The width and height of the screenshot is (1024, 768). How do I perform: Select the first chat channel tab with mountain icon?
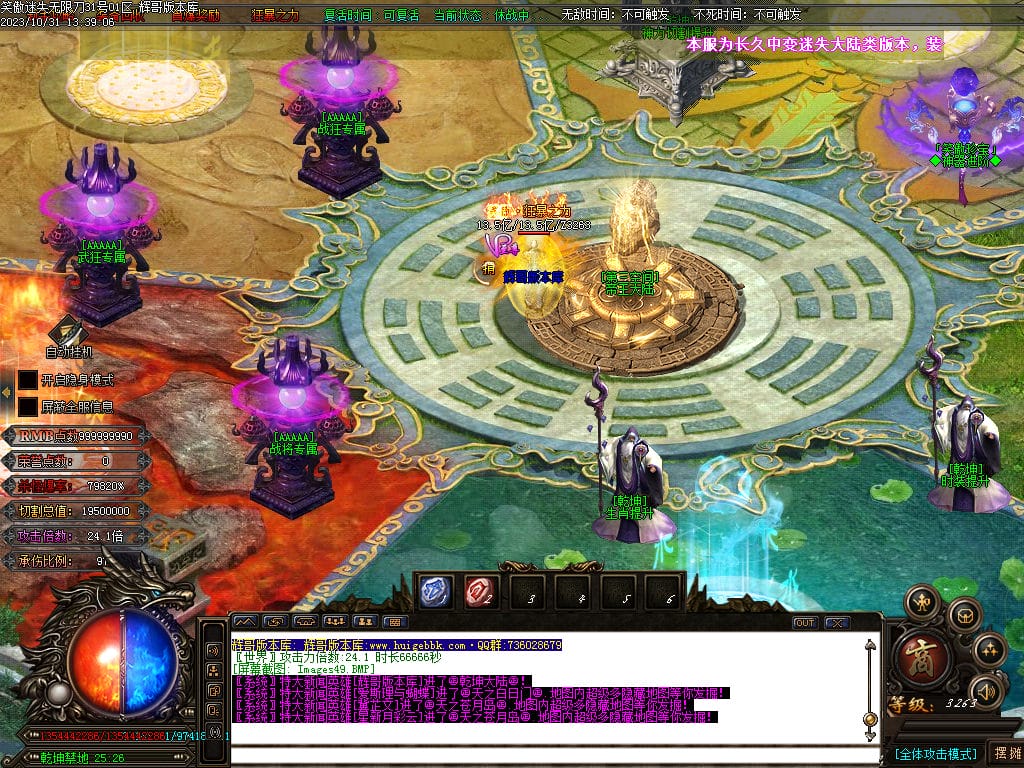click(x=246, y=622)
